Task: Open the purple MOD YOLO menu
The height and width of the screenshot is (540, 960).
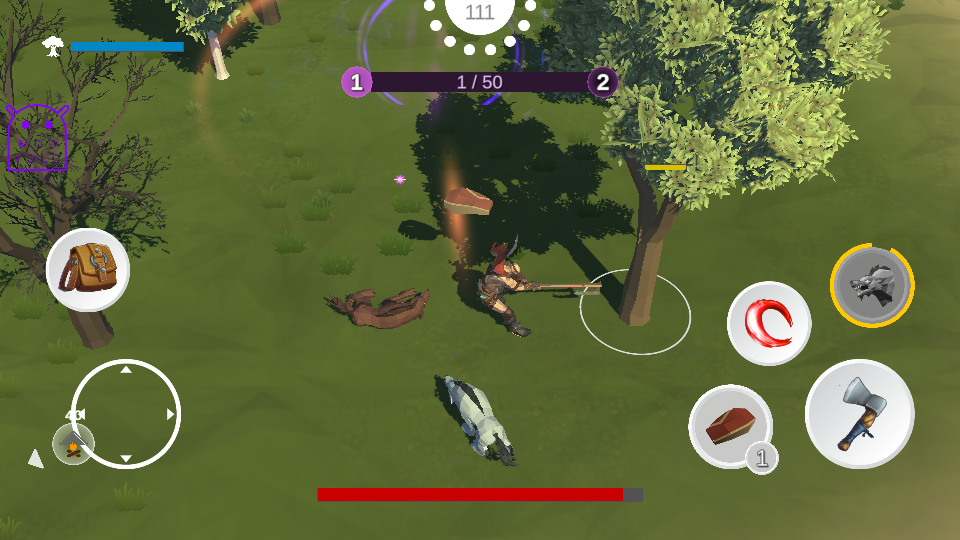Action: (37, 139)
